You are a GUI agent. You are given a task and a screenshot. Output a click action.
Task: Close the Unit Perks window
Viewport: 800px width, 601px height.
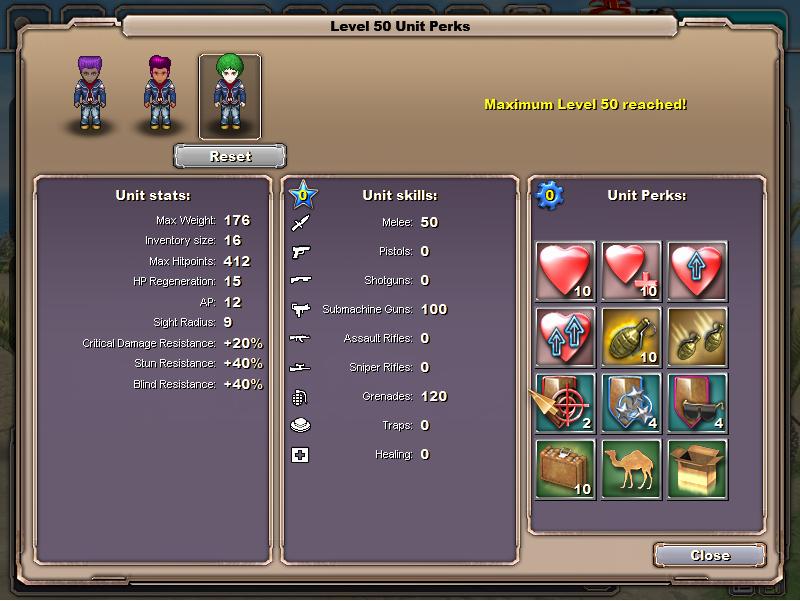(x=710, y=555)
